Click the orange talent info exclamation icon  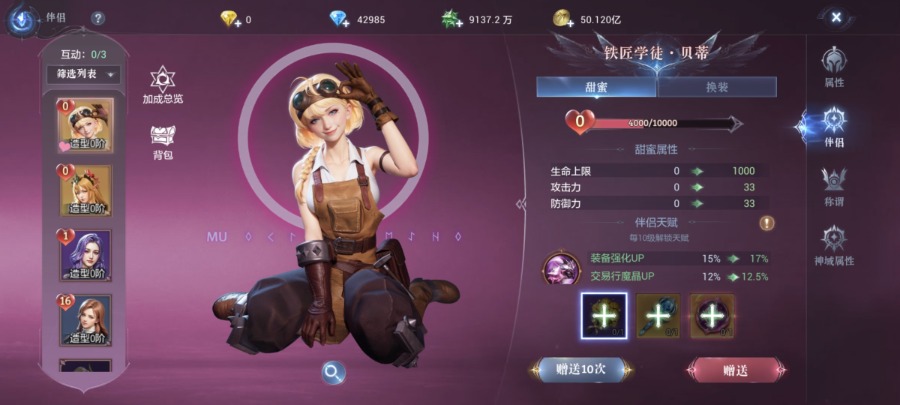767,223
